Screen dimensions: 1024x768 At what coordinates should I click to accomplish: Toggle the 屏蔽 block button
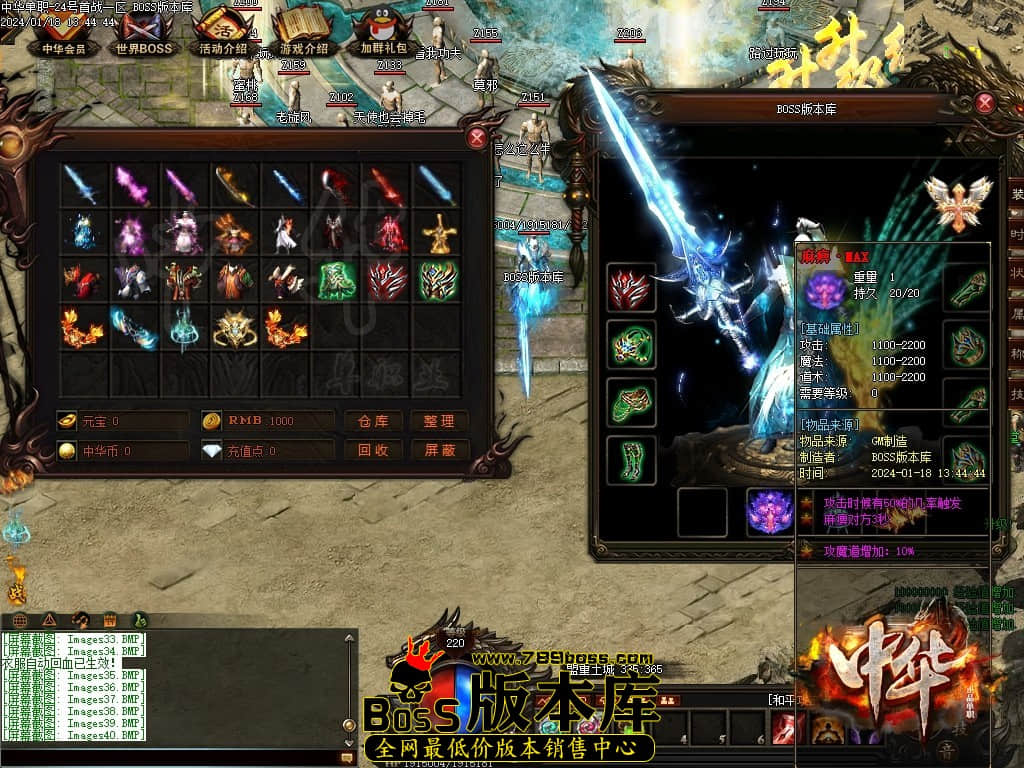click(439, 450)
